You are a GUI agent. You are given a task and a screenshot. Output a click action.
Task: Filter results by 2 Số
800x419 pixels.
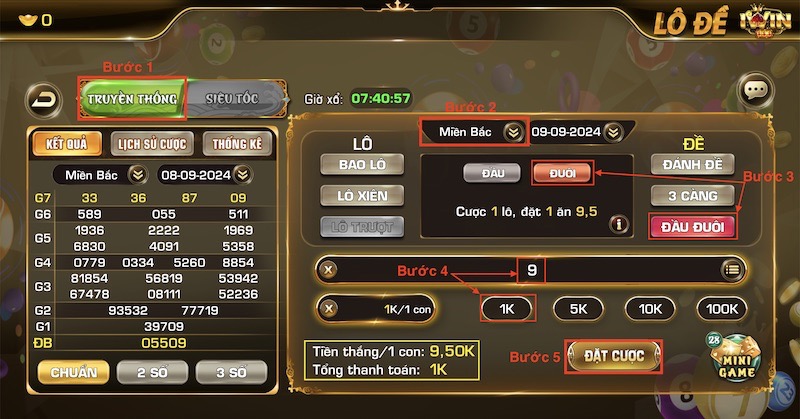click(152, 372)
